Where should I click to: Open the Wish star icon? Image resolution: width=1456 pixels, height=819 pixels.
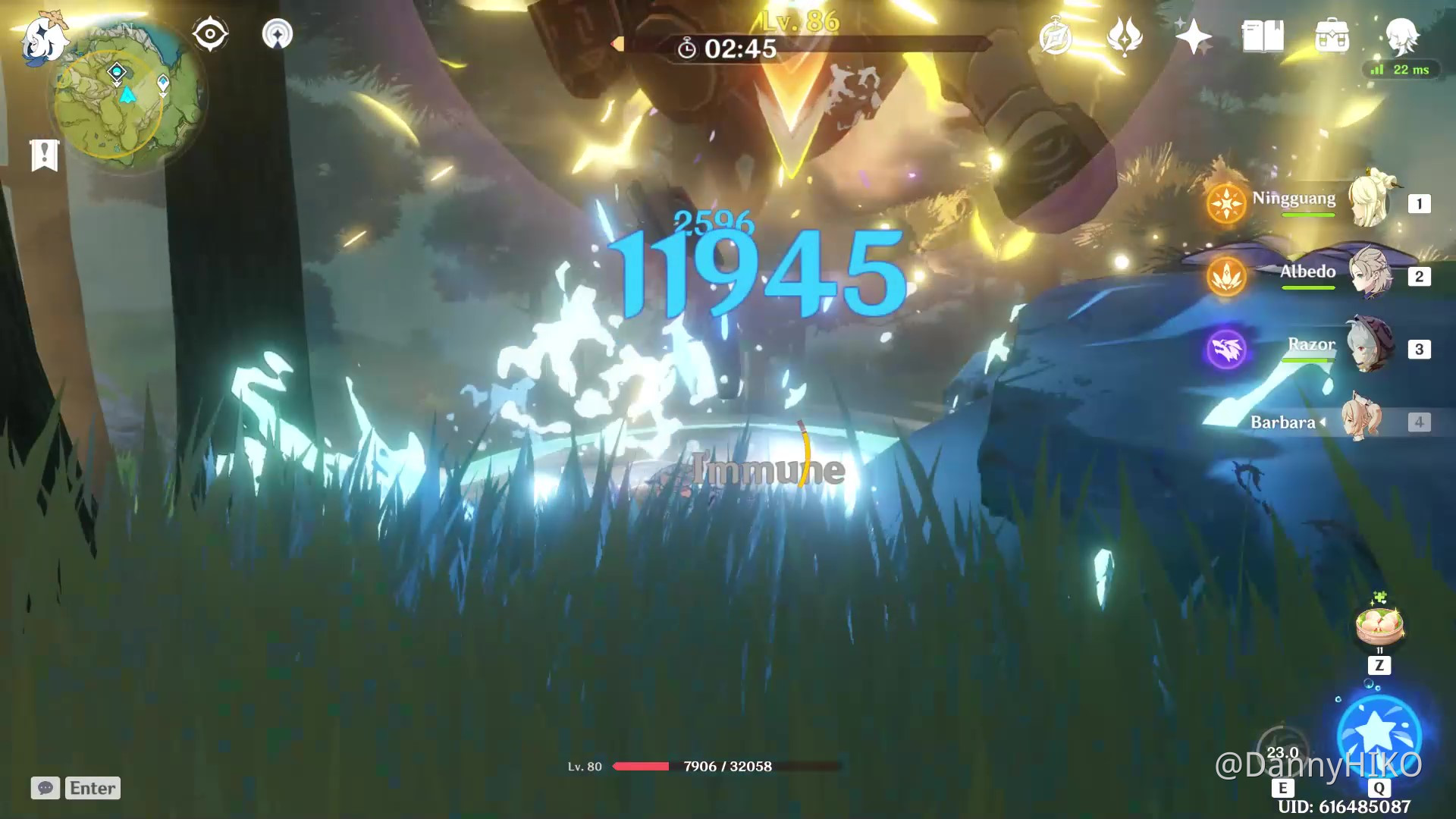click(1193, 36)
